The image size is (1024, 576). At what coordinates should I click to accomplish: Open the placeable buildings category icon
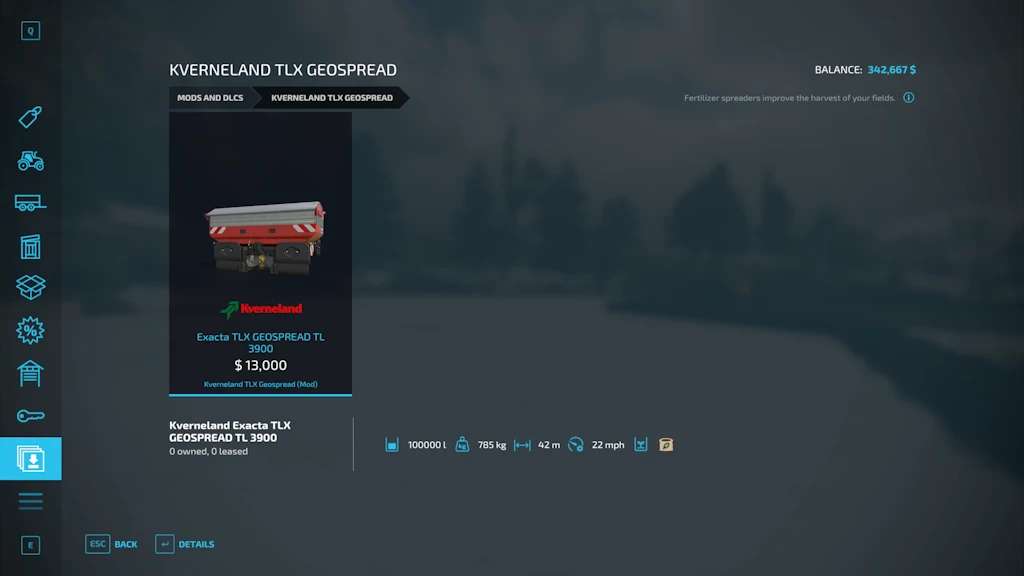tap(30, 246)
